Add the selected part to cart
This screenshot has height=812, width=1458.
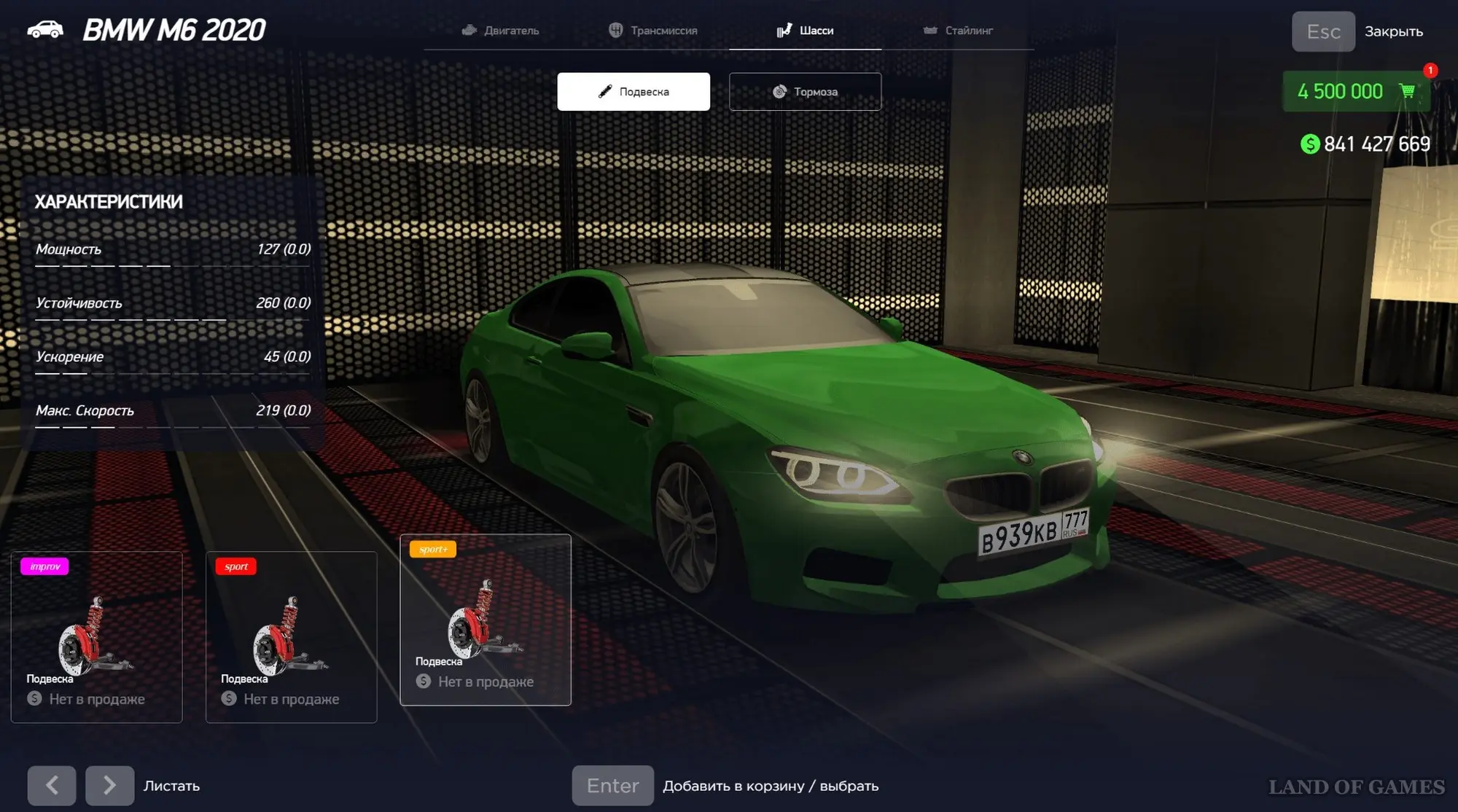pyautogui.click(x=612, y=785)
